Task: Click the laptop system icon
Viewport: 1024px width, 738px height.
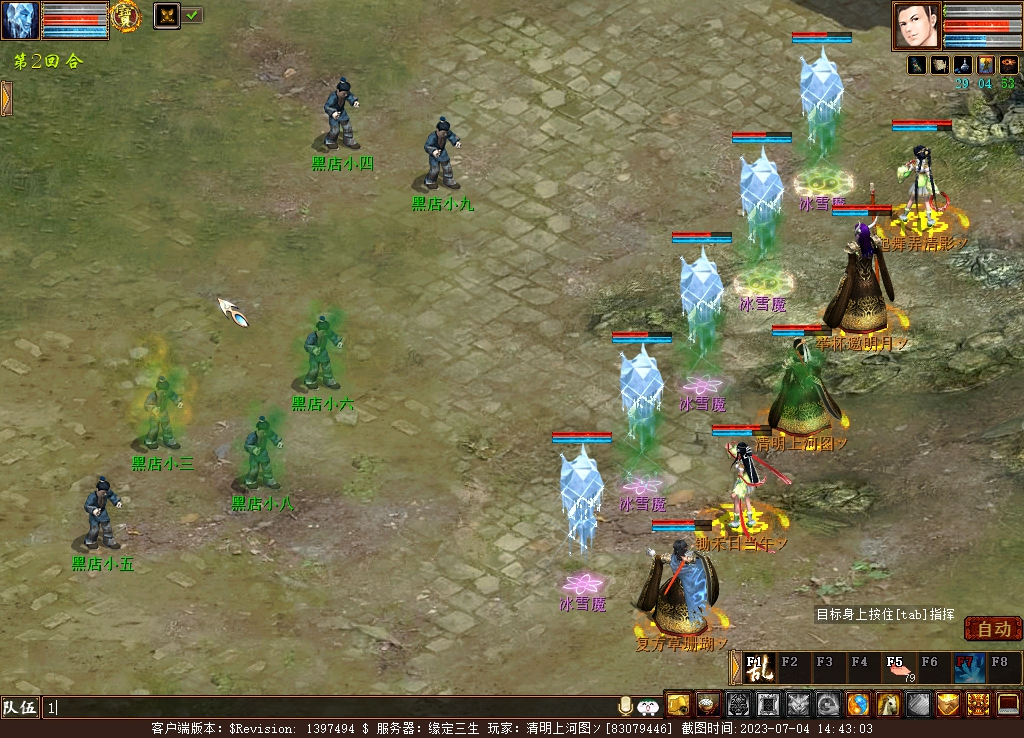Action: [1008, 704]
